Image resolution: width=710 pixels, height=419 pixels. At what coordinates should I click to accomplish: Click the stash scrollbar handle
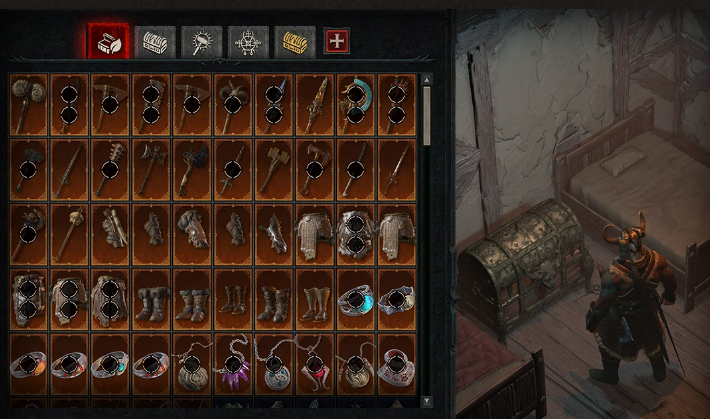[x=428, y=115]
